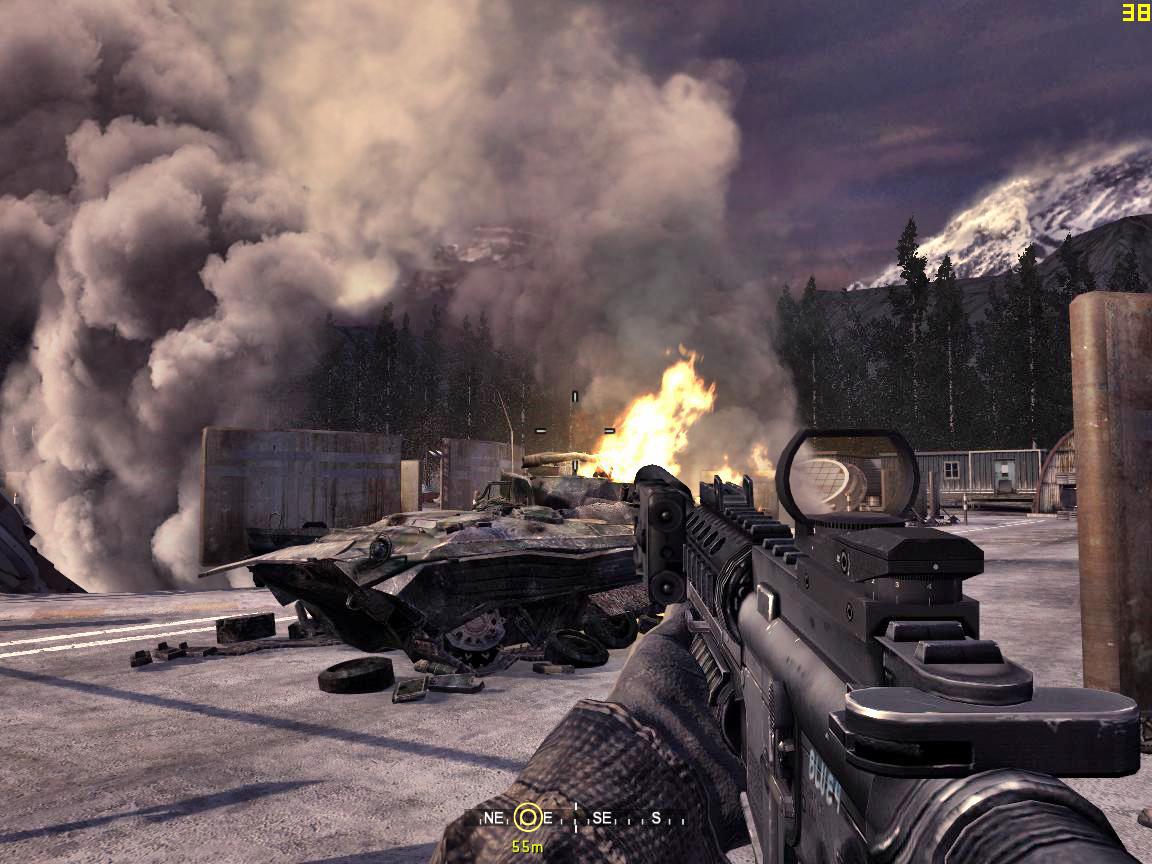Click the yellow objective marker on the compass
The width and height of the screenshot is (1152, 864).
tap(528, 818)
